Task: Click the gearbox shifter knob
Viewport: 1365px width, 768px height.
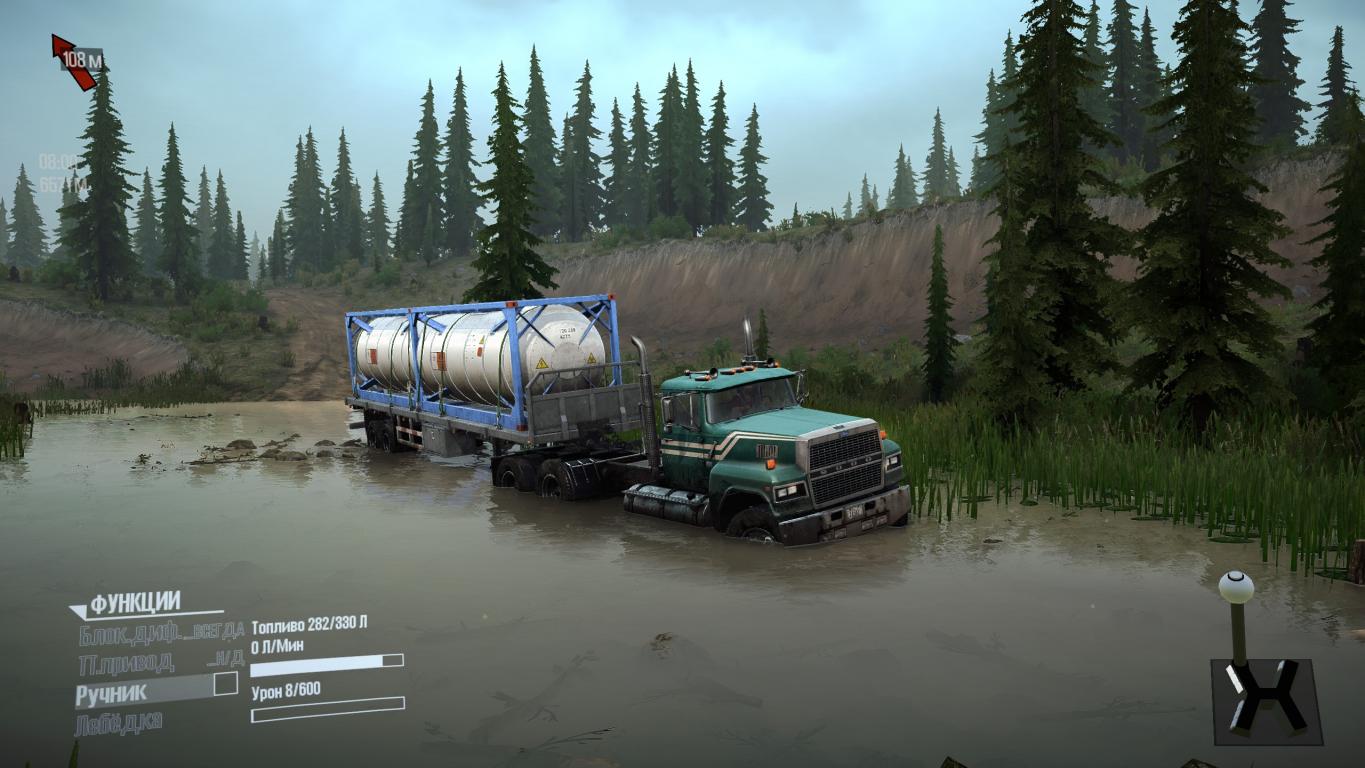Action: (x=1236, y=585)
